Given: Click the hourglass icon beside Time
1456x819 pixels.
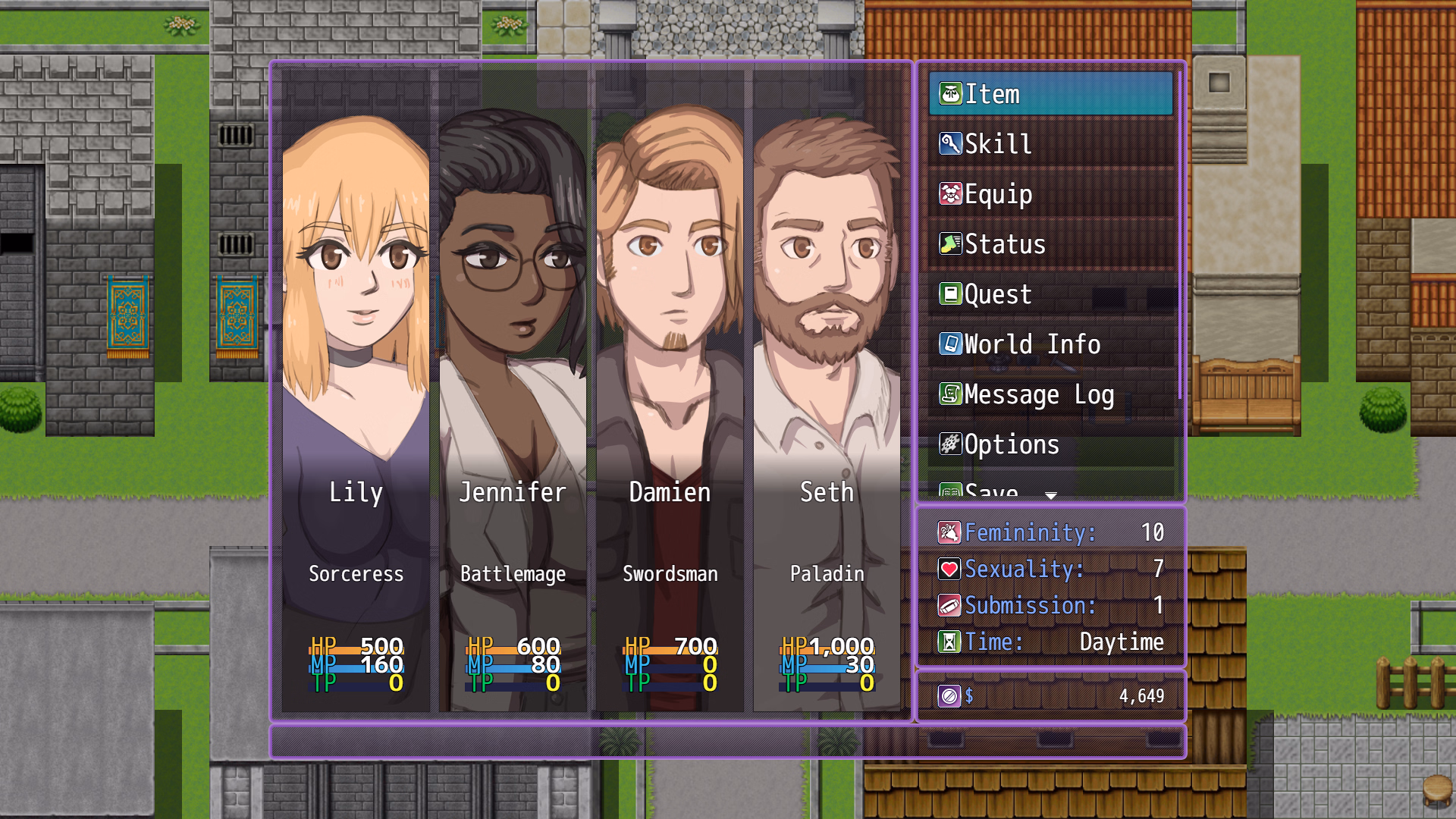Looking at the screenshot, I should (950, 641).
